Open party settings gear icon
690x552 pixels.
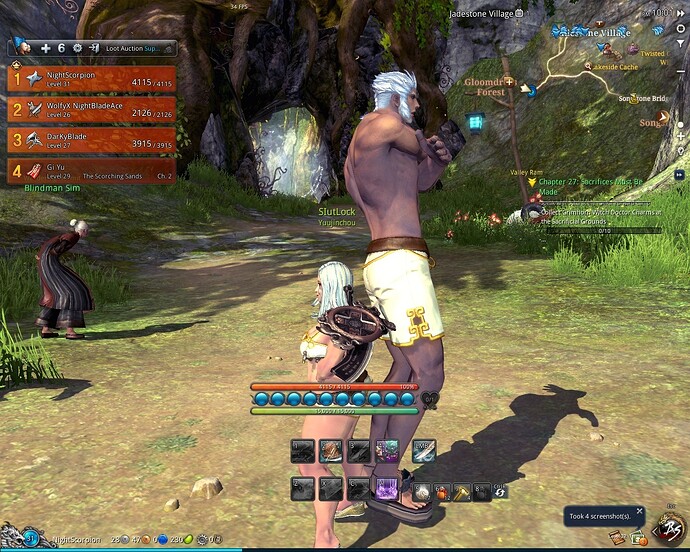coord(75,47)
